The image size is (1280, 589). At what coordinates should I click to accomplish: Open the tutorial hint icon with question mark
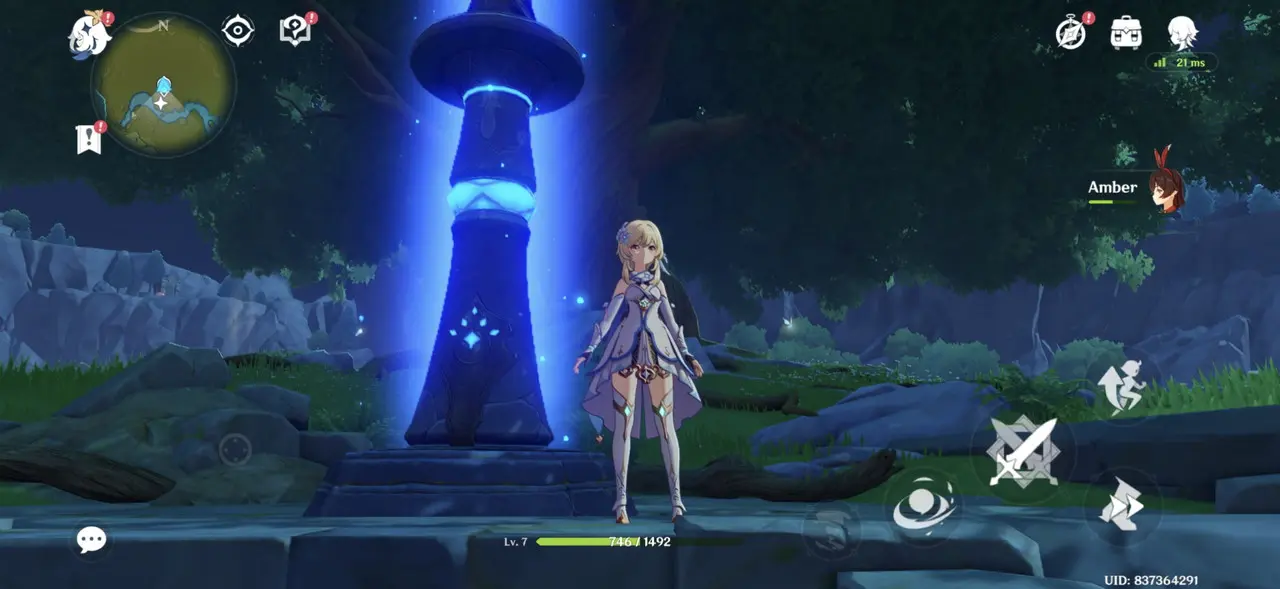pyautogui.click(x=295, y=30)
